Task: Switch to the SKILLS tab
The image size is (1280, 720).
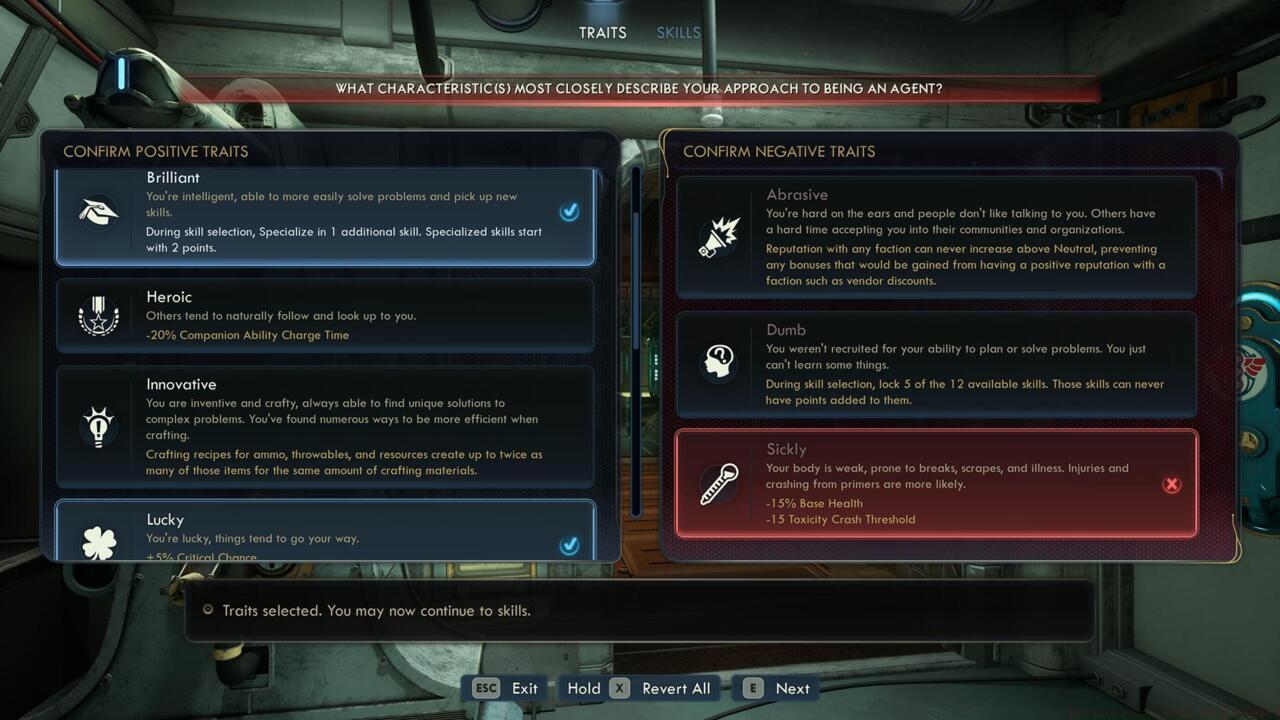Action: (x=678, y=32)
